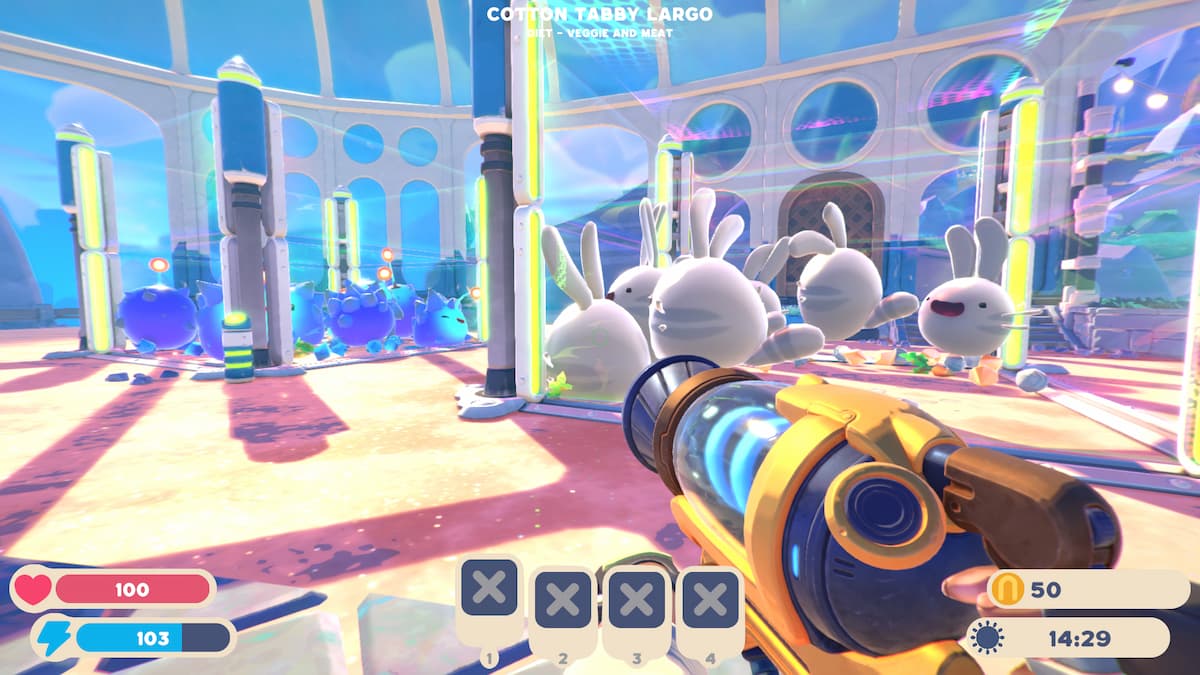
Task: Activate the slot marked 4
Action: [710, 601]
